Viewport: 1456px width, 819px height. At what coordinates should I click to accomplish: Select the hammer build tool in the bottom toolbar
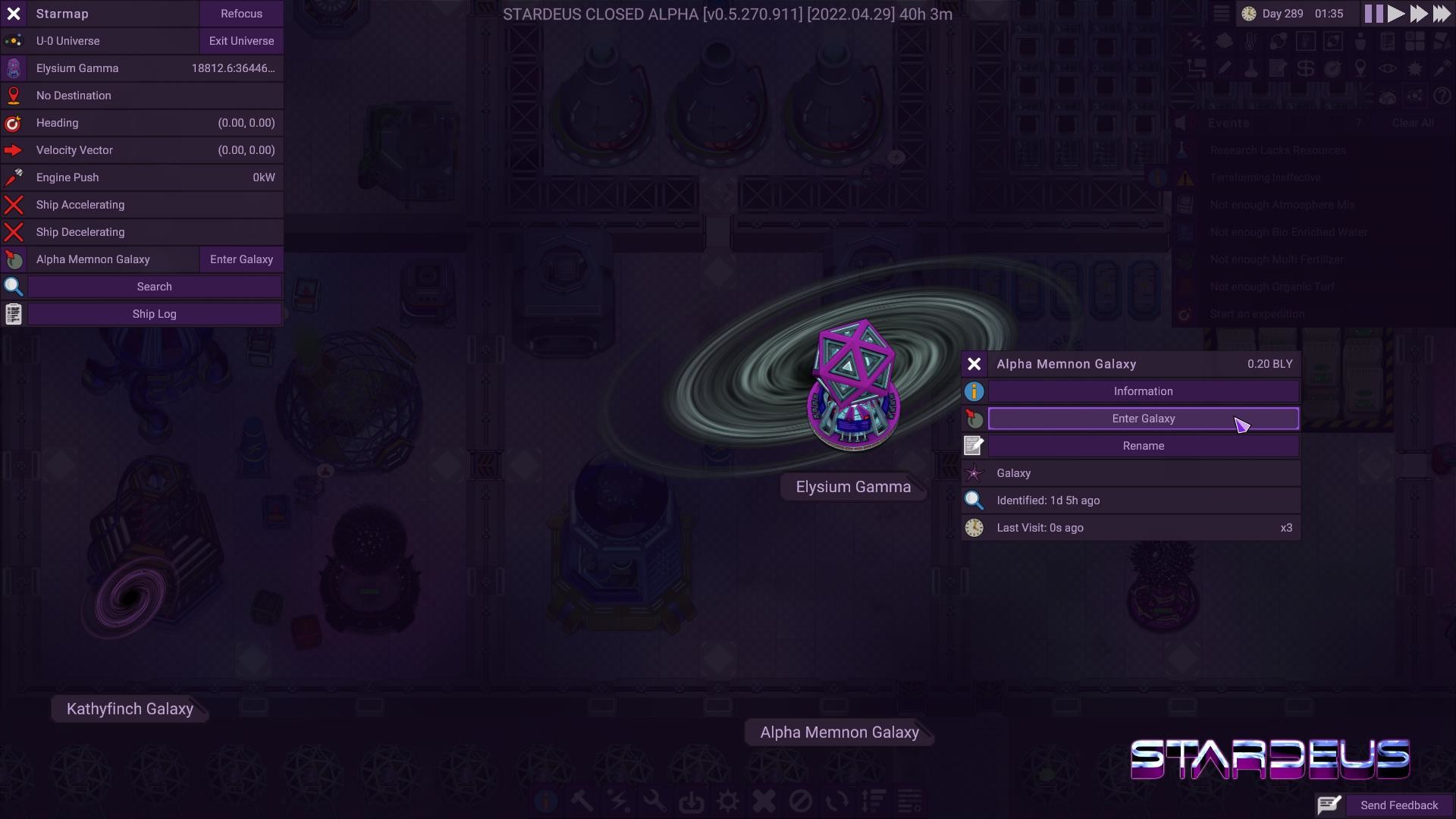pos(582,801)
